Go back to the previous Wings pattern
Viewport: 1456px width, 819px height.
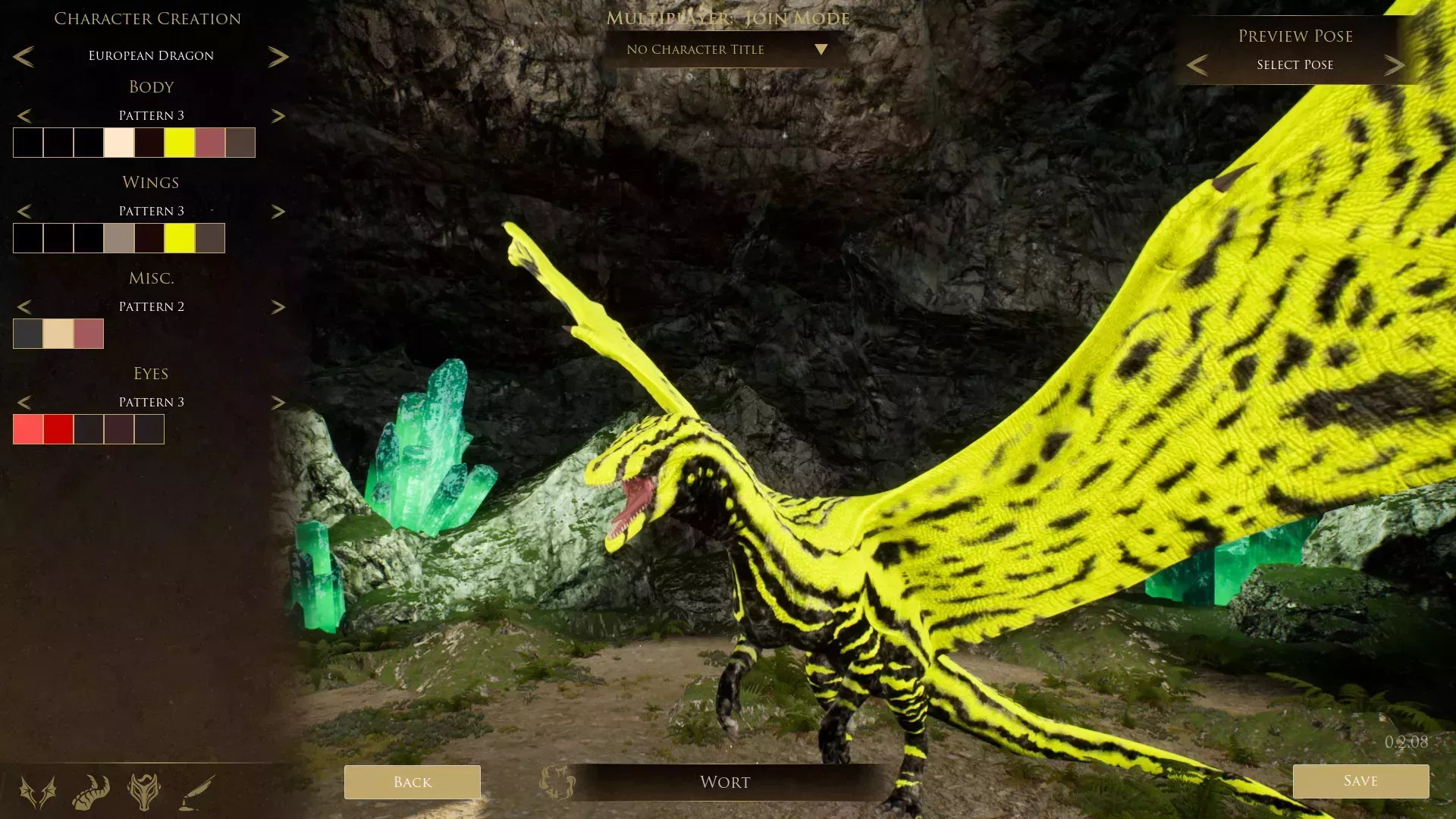coord(27,211)
